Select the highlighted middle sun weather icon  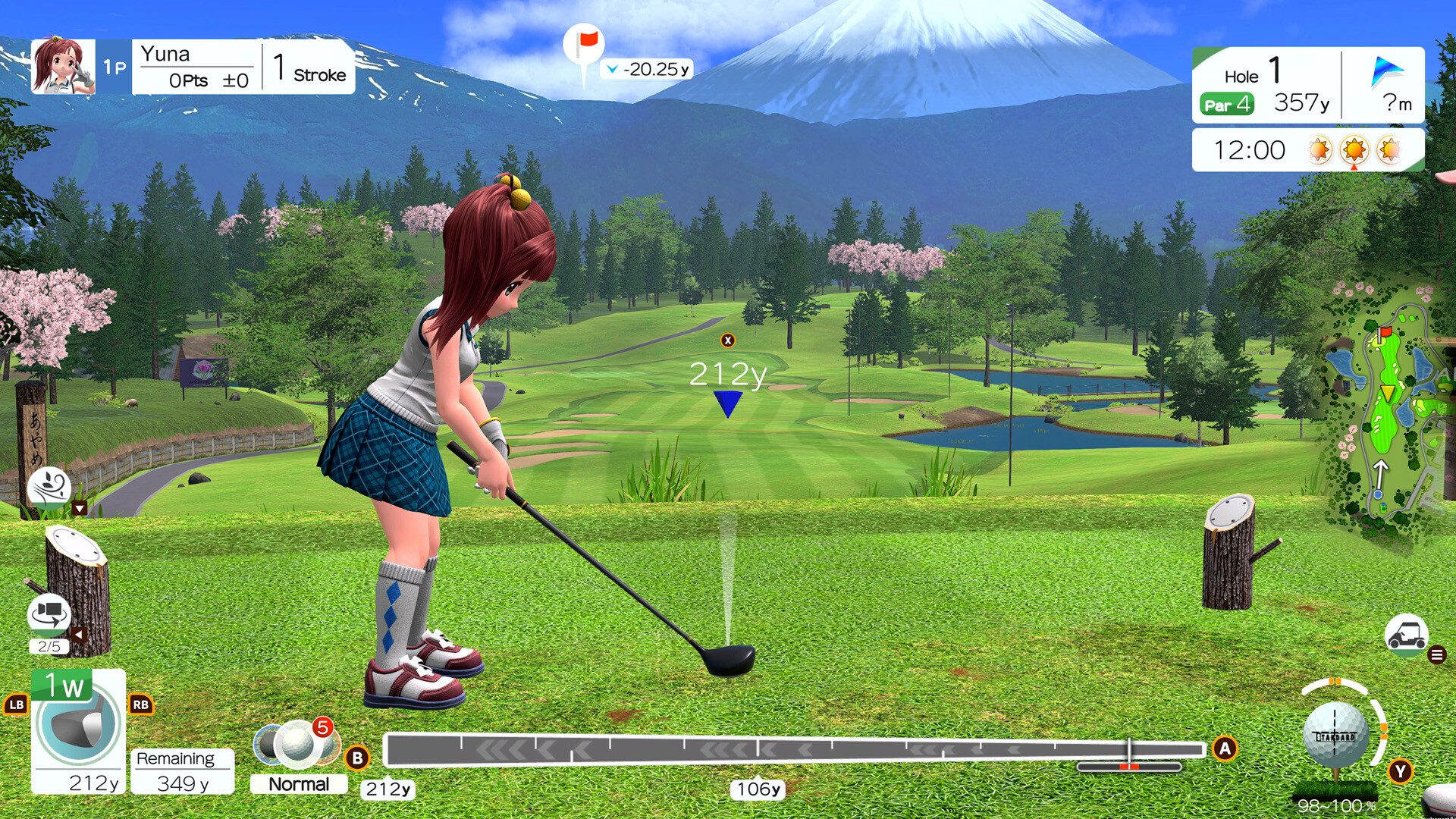(1355, 150)
